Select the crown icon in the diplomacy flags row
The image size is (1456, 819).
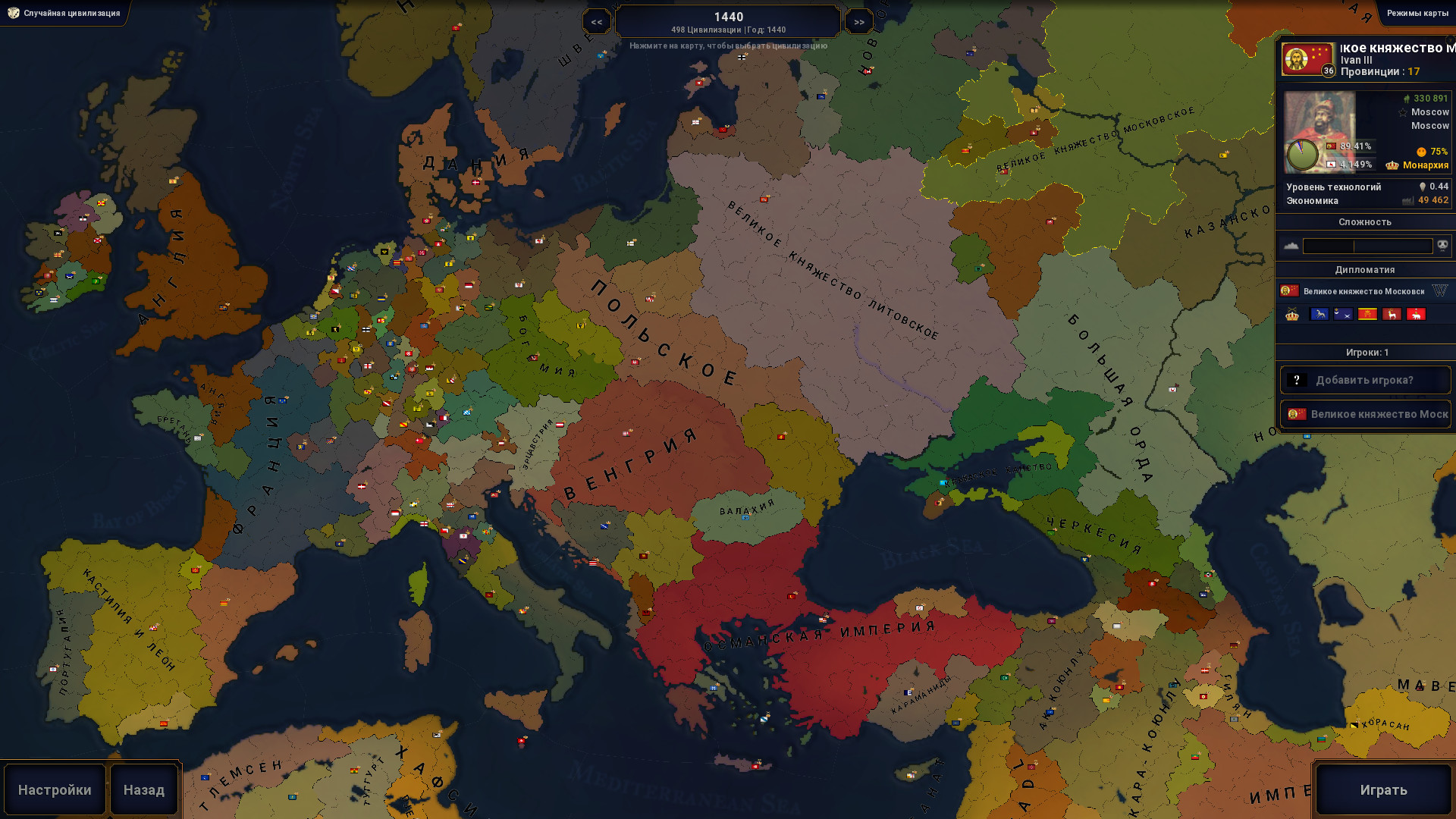click(1291, 315)
